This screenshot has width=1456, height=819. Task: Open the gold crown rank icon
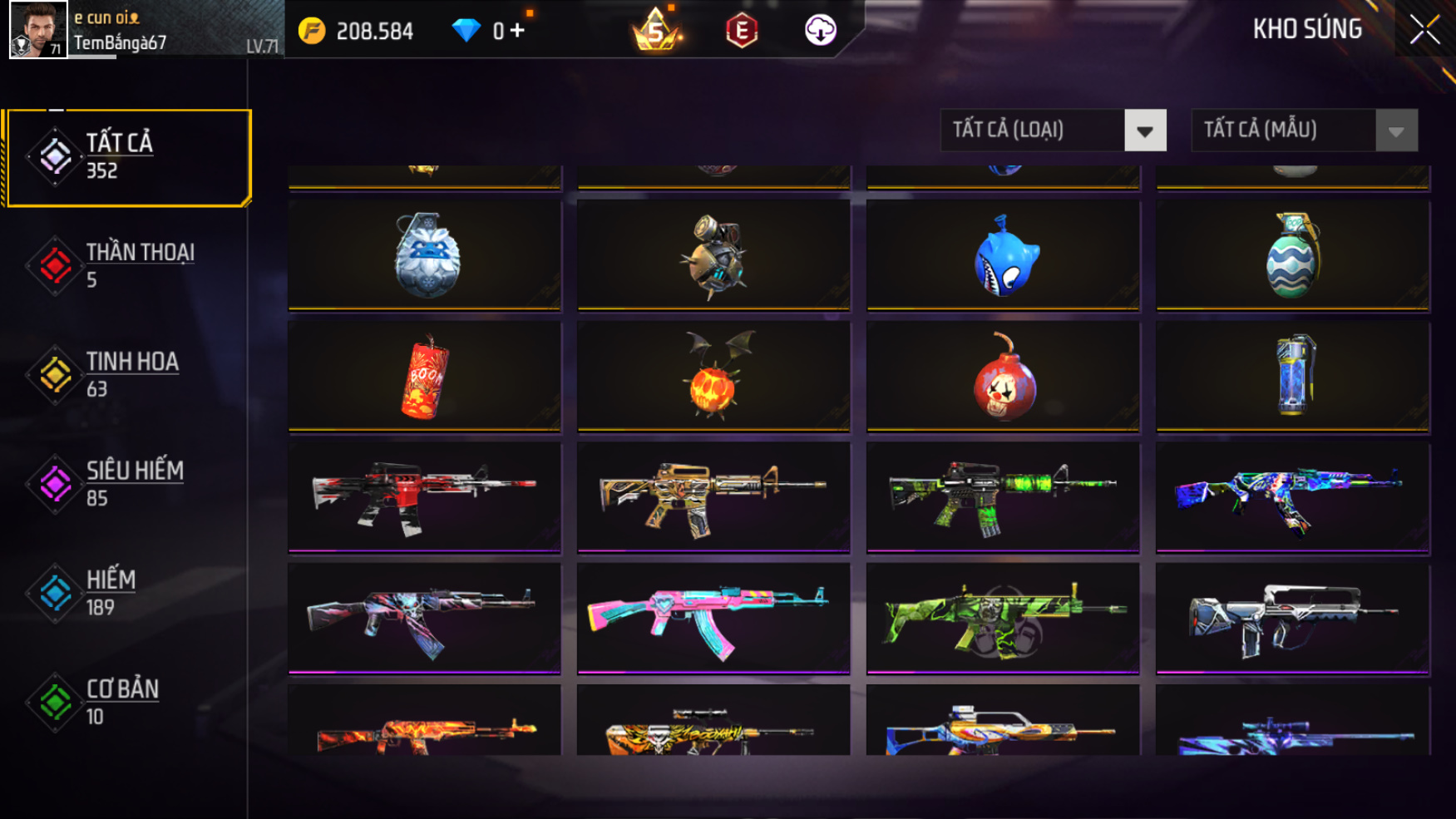pyautogui.click(x=656, y=31)
